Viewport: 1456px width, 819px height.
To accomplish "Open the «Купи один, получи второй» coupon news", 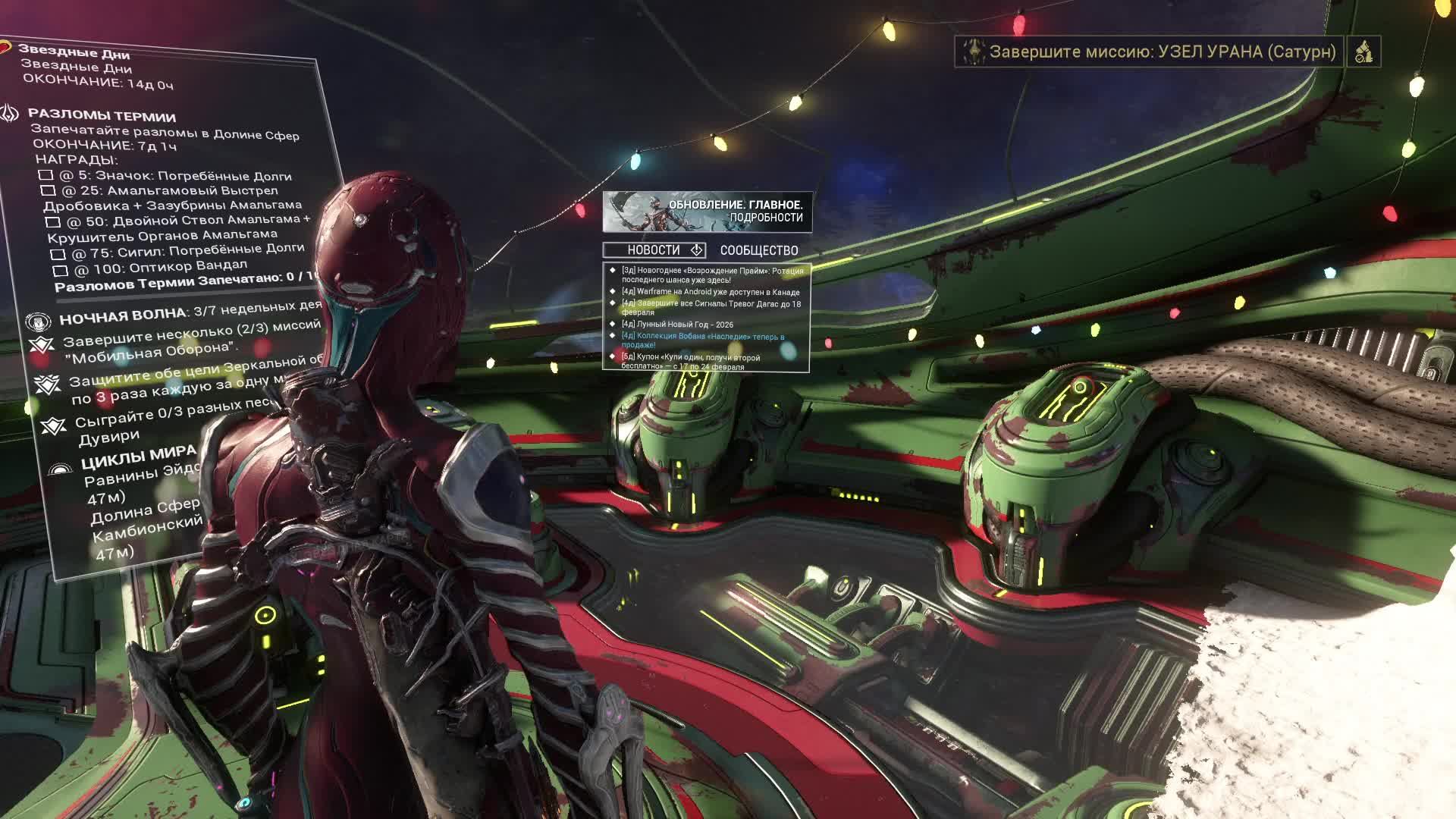I will point(690,362).
